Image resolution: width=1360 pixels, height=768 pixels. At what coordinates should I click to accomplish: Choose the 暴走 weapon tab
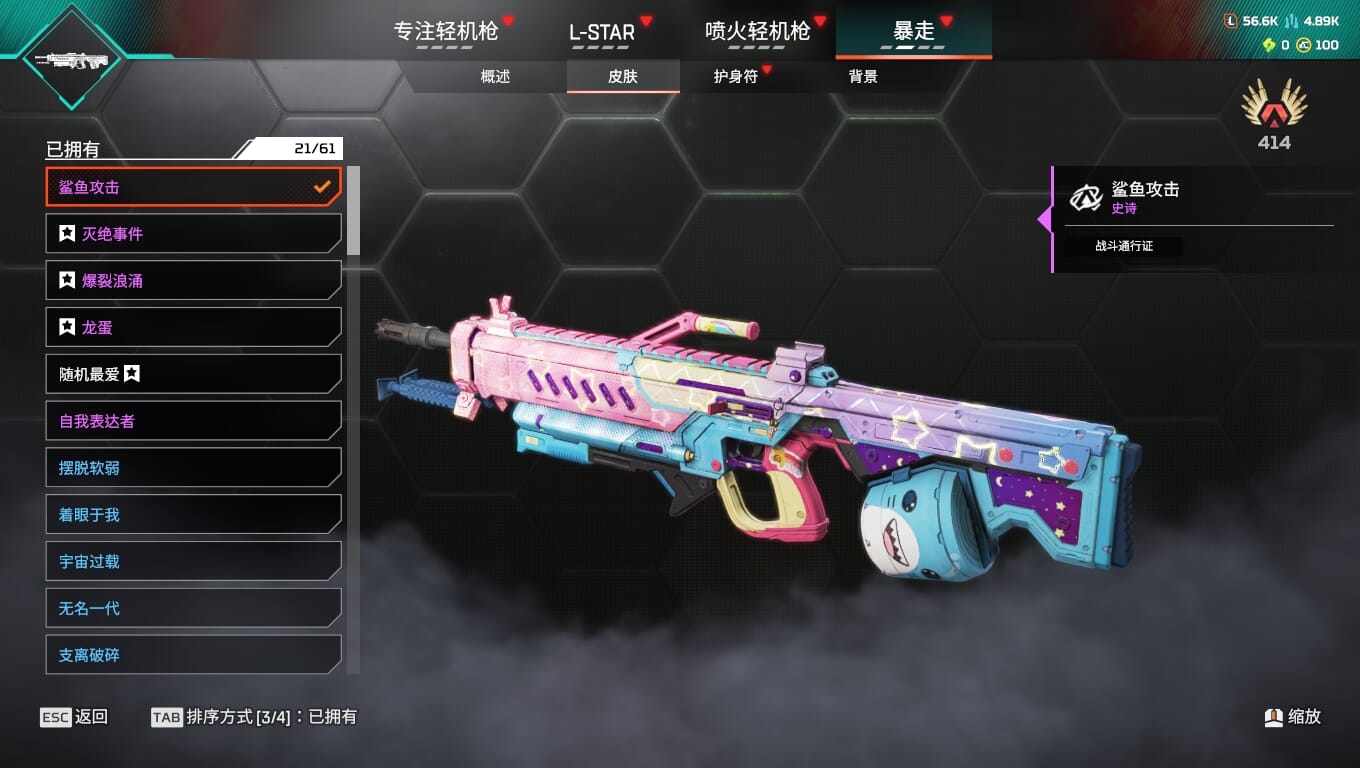913,31
